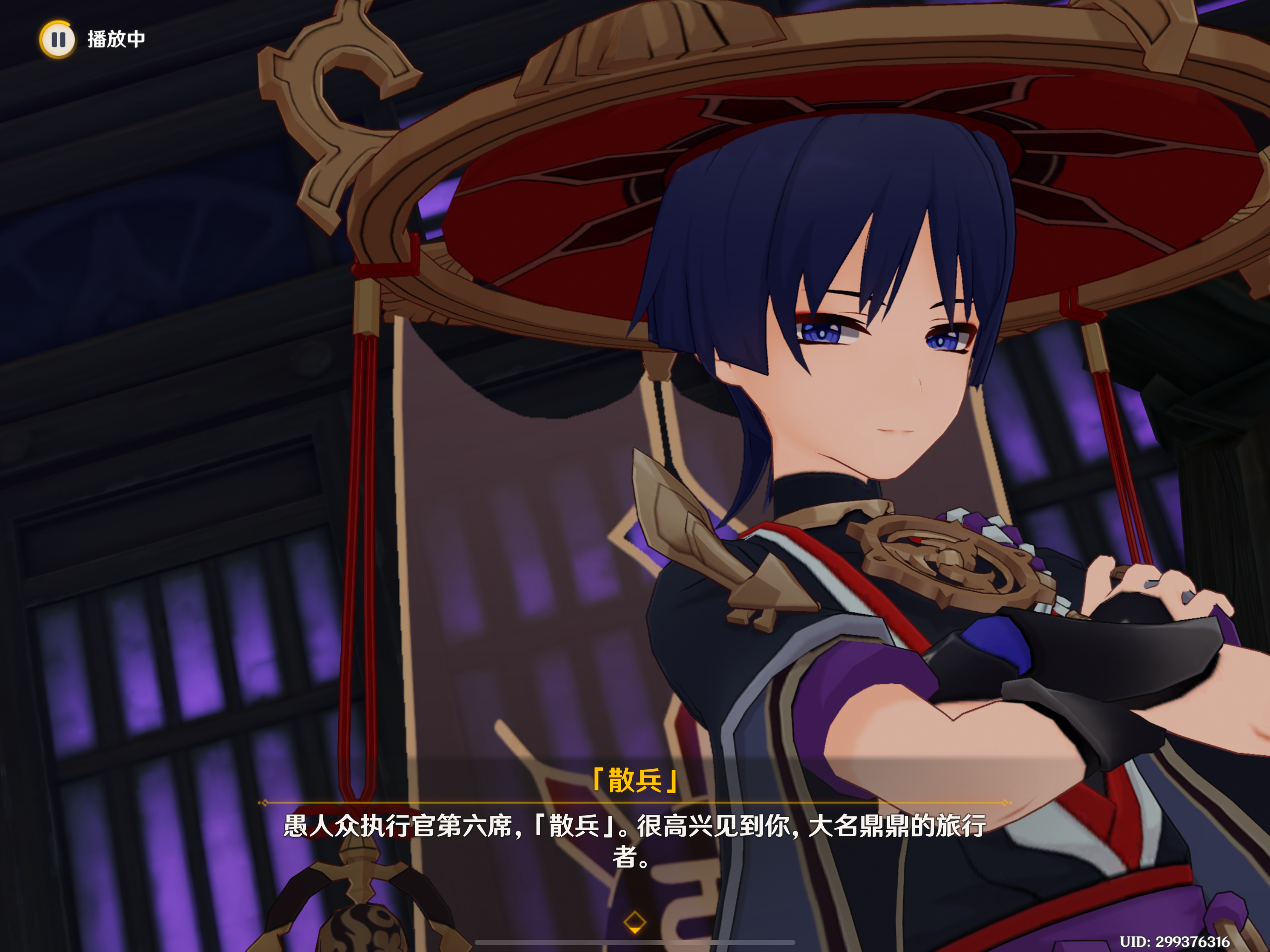This screenshot has height=952, width=1270.
Task: Click the yellow diamond continue indicator
Action: click(635, 922)
